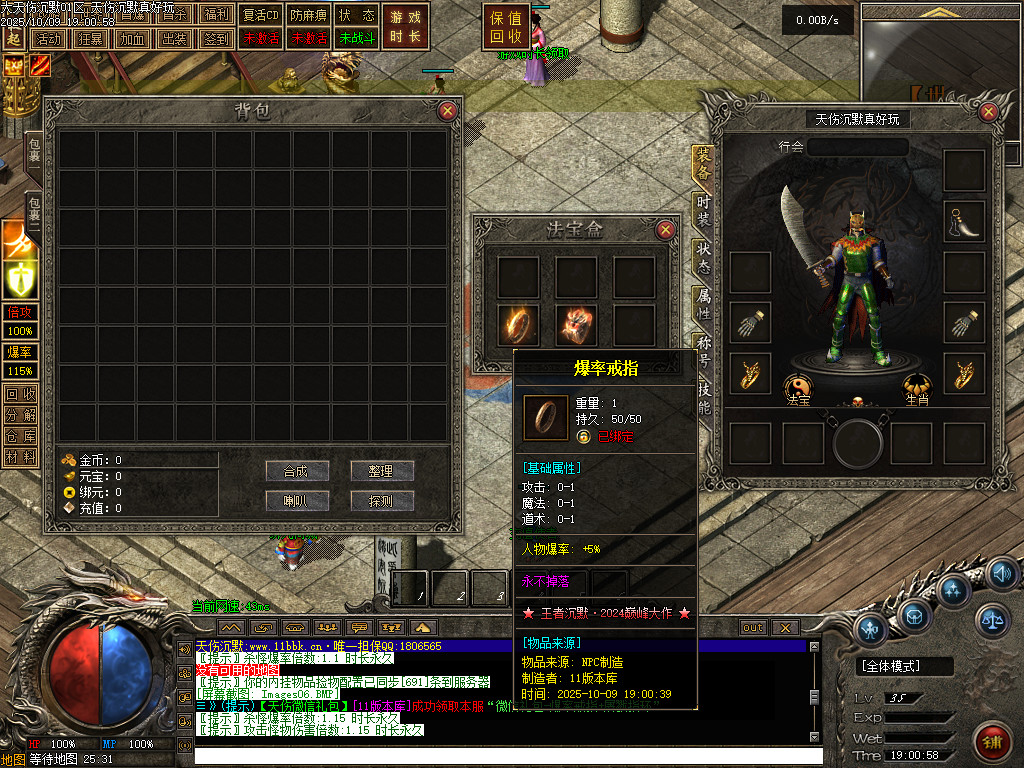
Task: Open the 仓库 warehouse button
Action: tap(20, 436)
